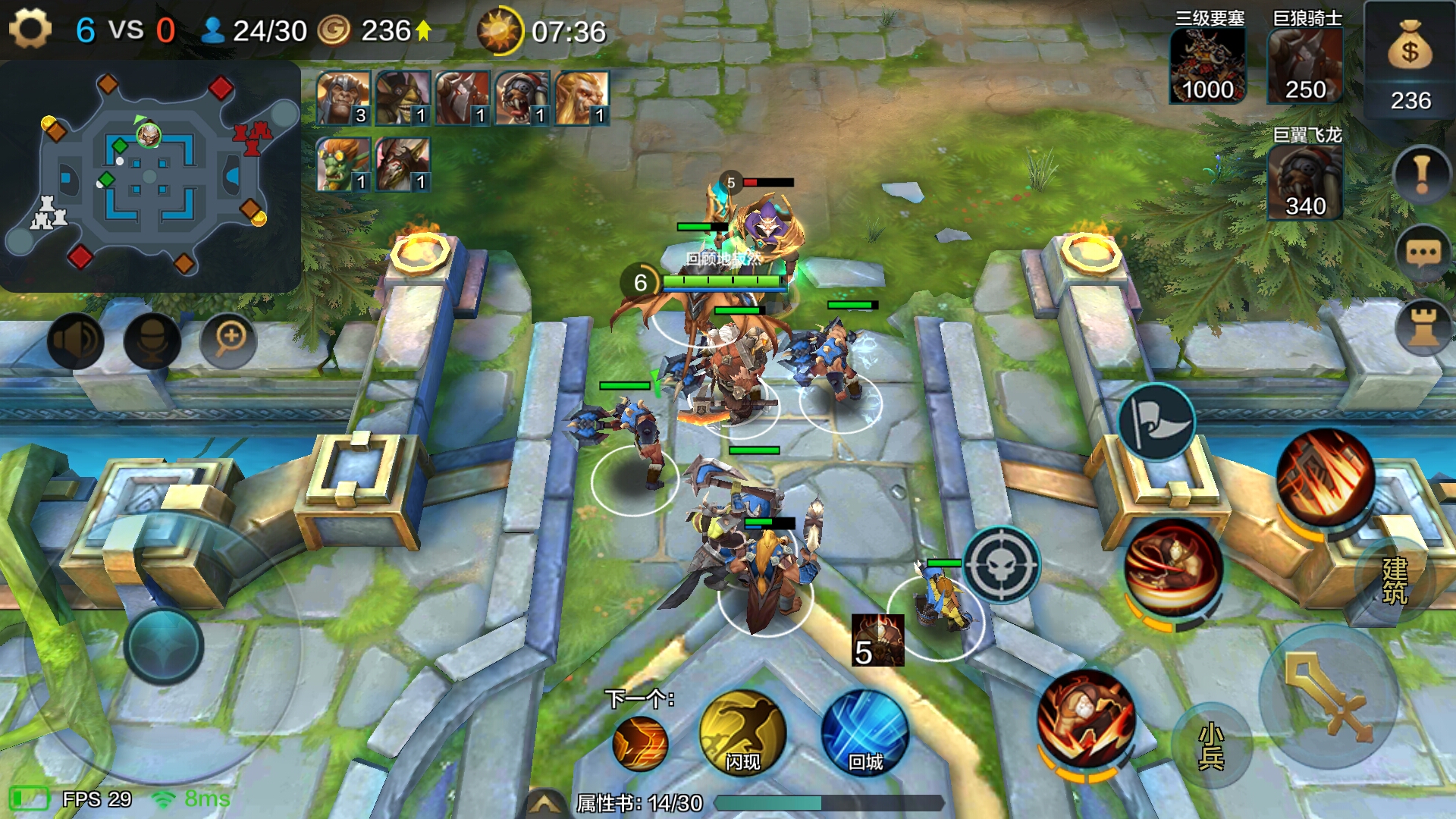Screen dimensions: 1456x819
Task: Open the chat bubble button
Action: (x=1423, y=253)
